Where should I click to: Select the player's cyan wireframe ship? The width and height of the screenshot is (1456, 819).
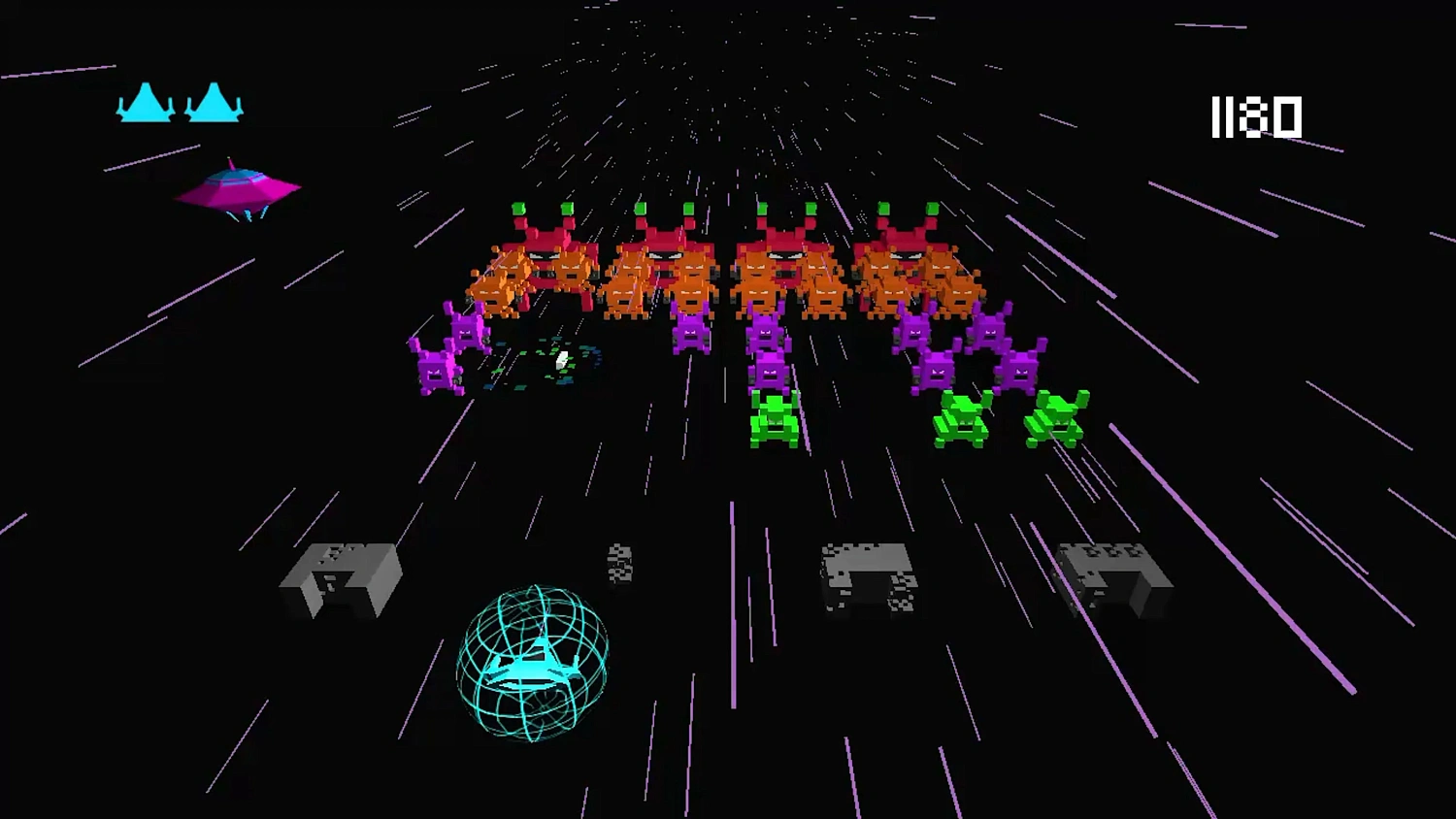537,670
